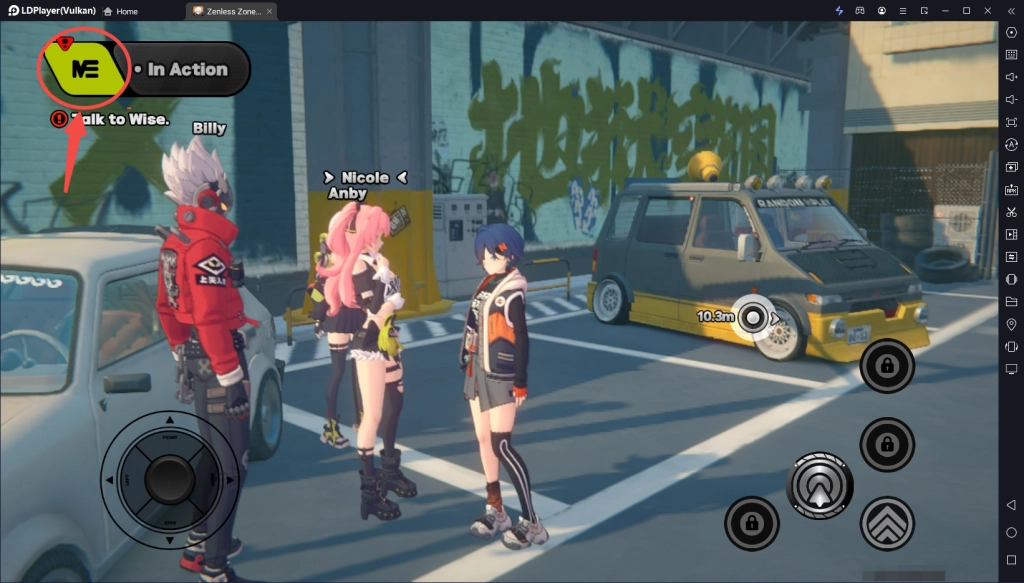Activate the basic attack button
Screen dimensions: 1024x583
[x=820, y=486]
